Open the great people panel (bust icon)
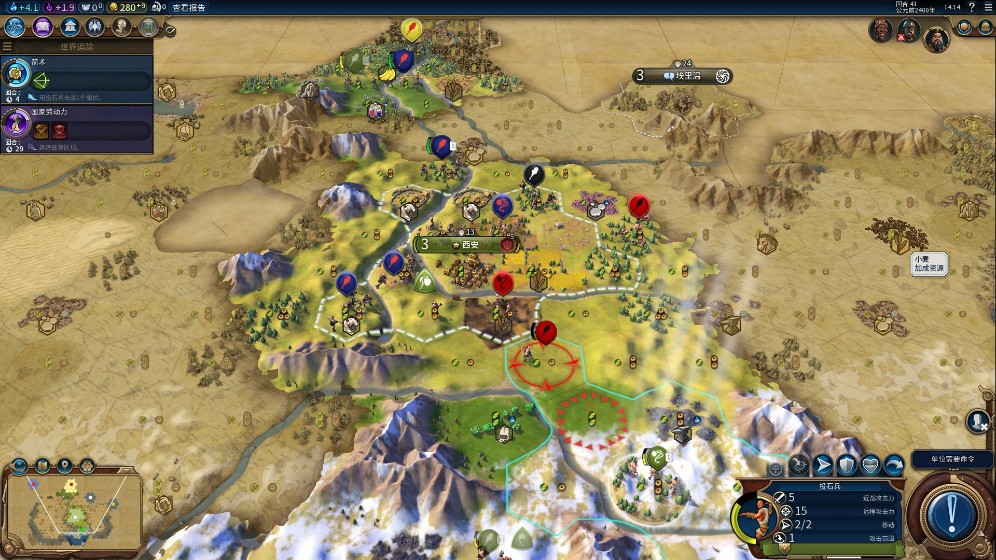The image size is (996, 560). [120, 27]
